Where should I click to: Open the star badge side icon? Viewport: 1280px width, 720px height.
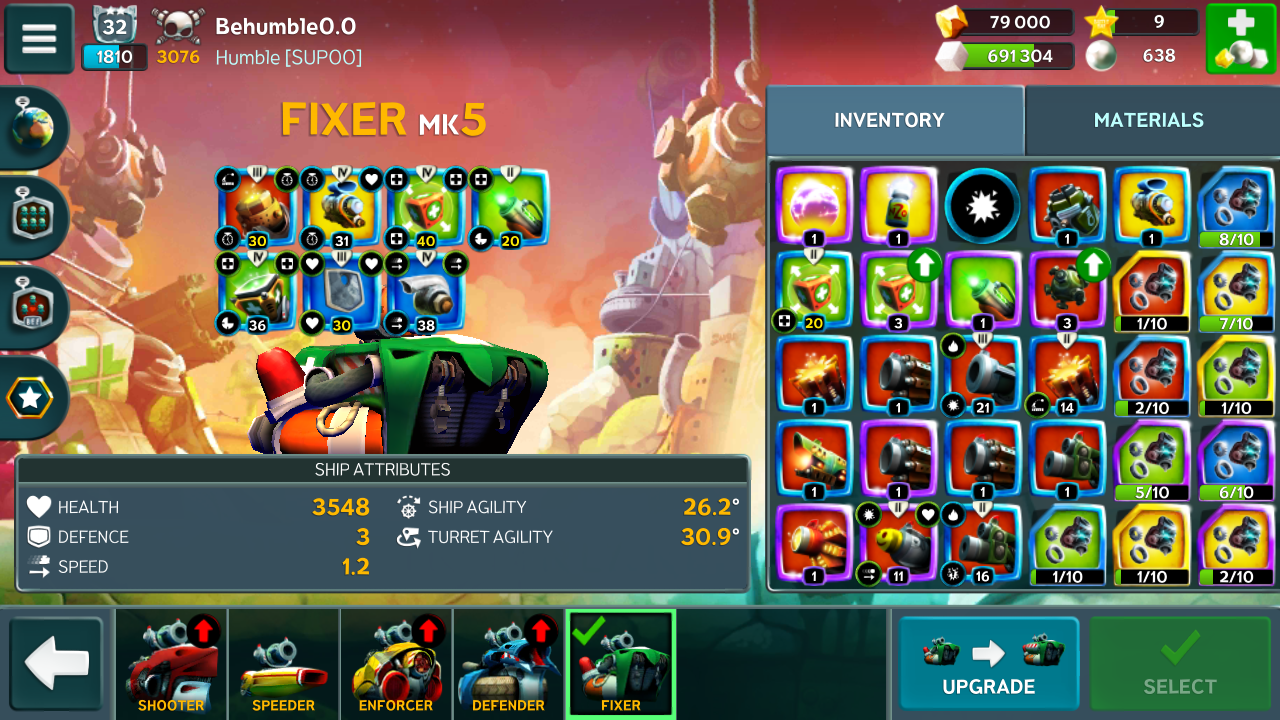[x=31, y=398]
